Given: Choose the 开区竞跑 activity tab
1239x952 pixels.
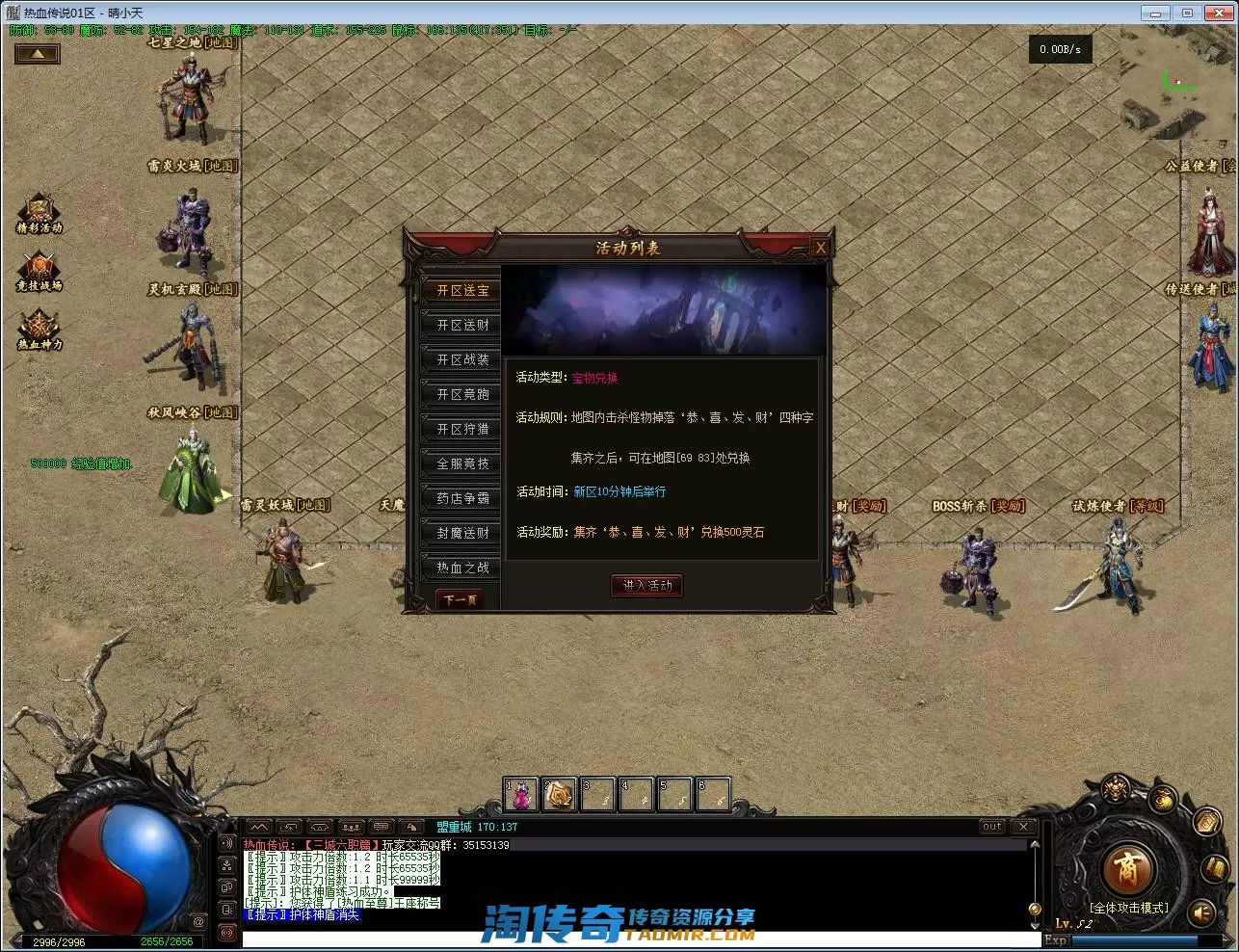Looking at the screenshot, I should pyautogui.click(x=462, y=394).
